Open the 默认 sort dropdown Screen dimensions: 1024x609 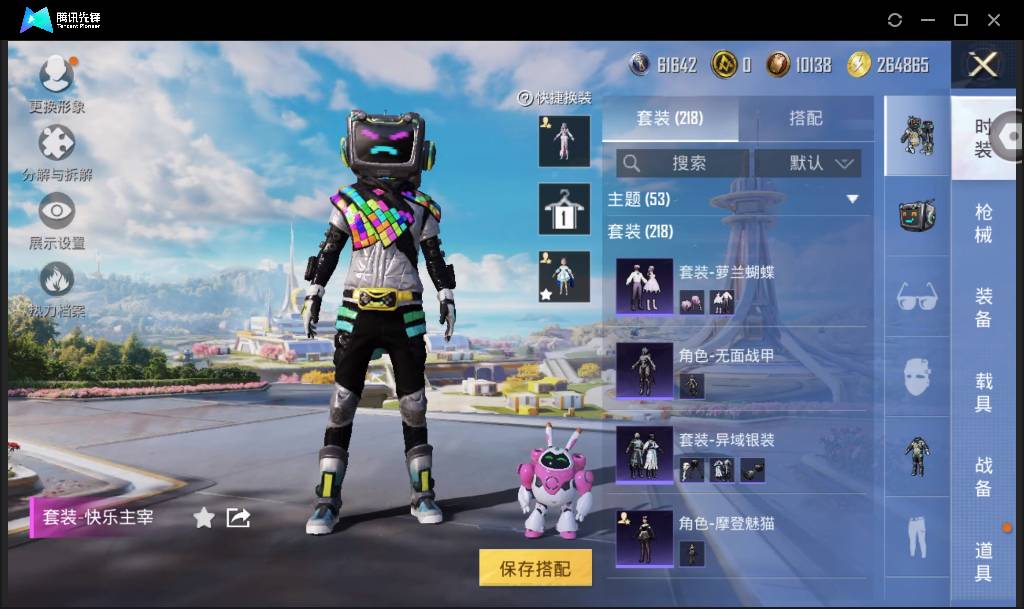[x=808, y=163]
